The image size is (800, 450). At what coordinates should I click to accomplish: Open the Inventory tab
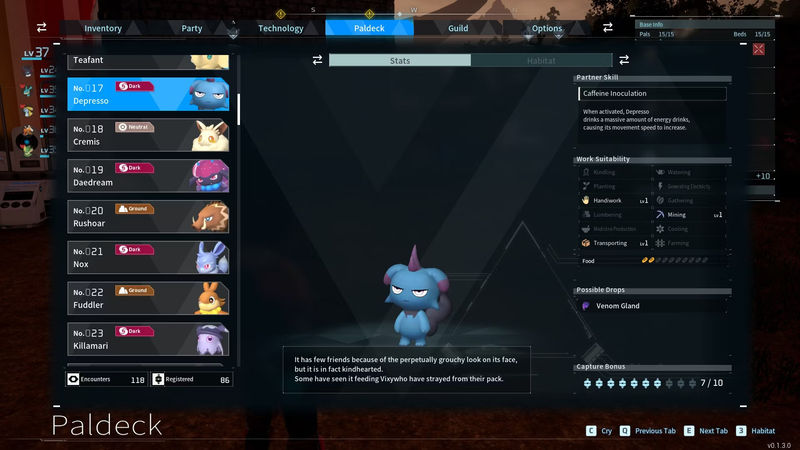pyautogui.click(x=103, y=28)
